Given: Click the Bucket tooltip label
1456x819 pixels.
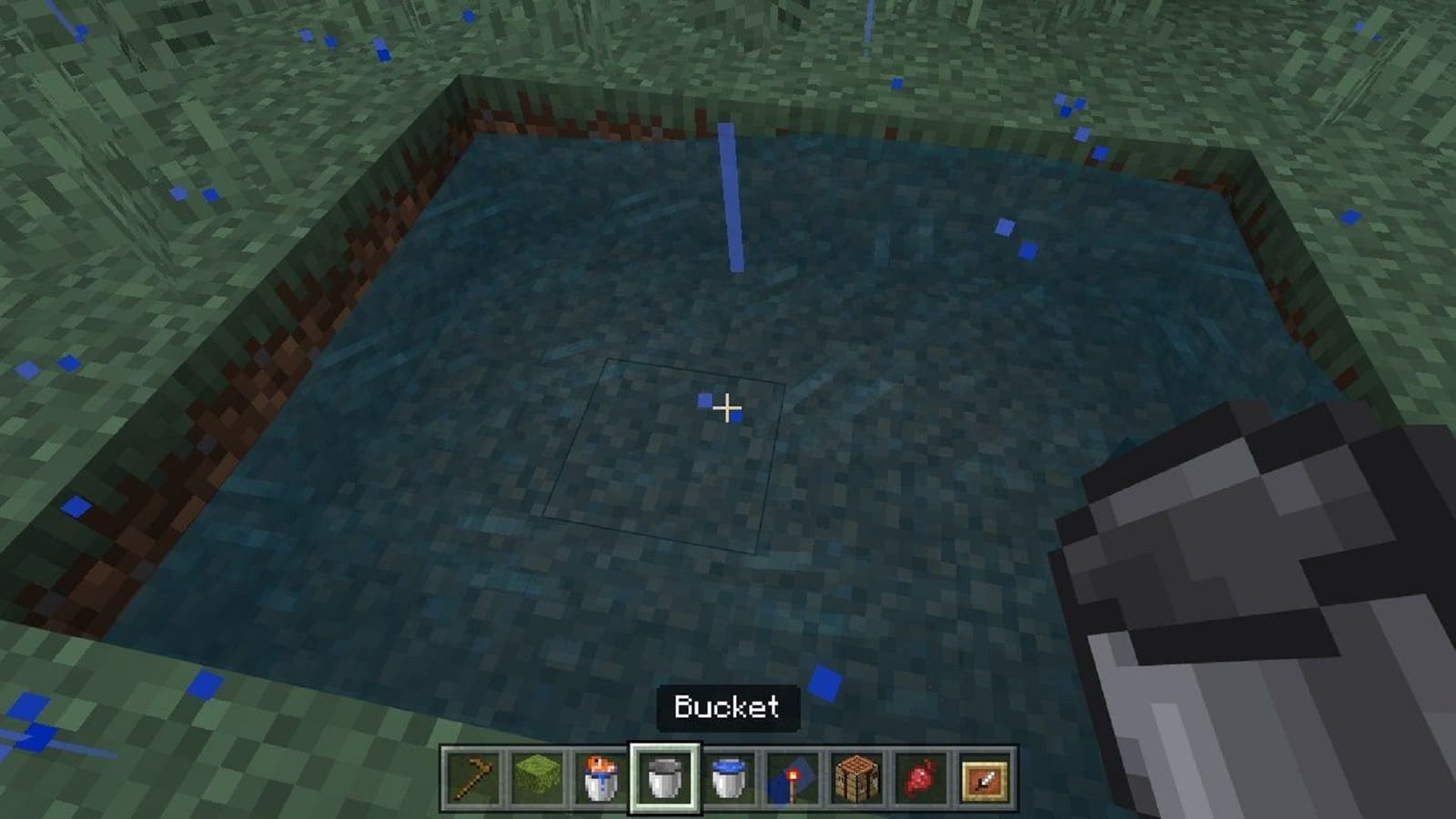Looking at the screenshot, I should point(726,707).
